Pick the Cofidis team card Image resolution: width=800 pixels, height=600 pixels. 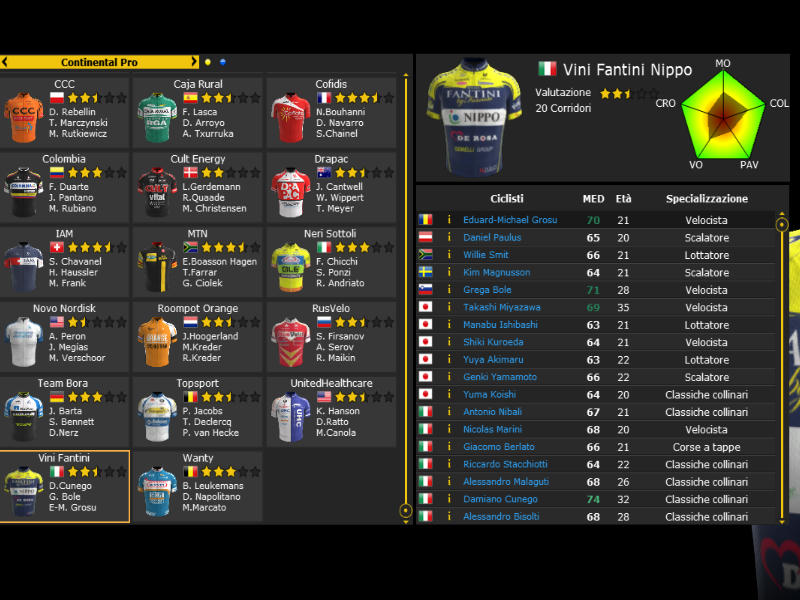pos(331,113)
